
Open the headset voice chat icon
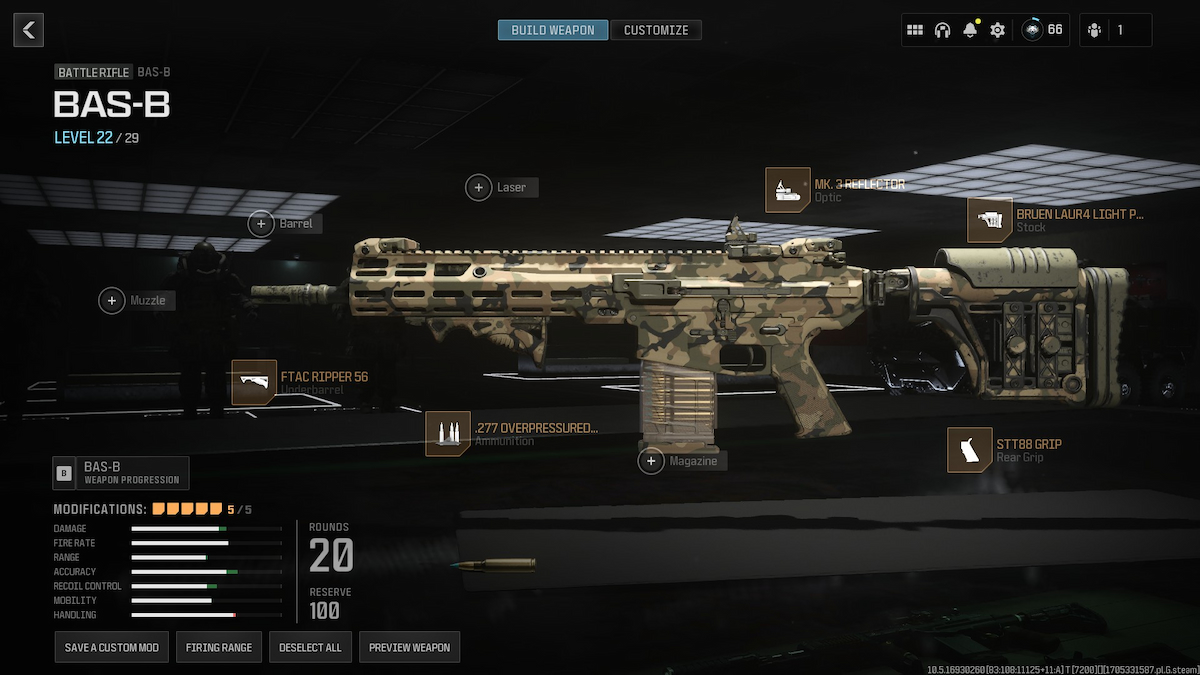coord(941,30)
